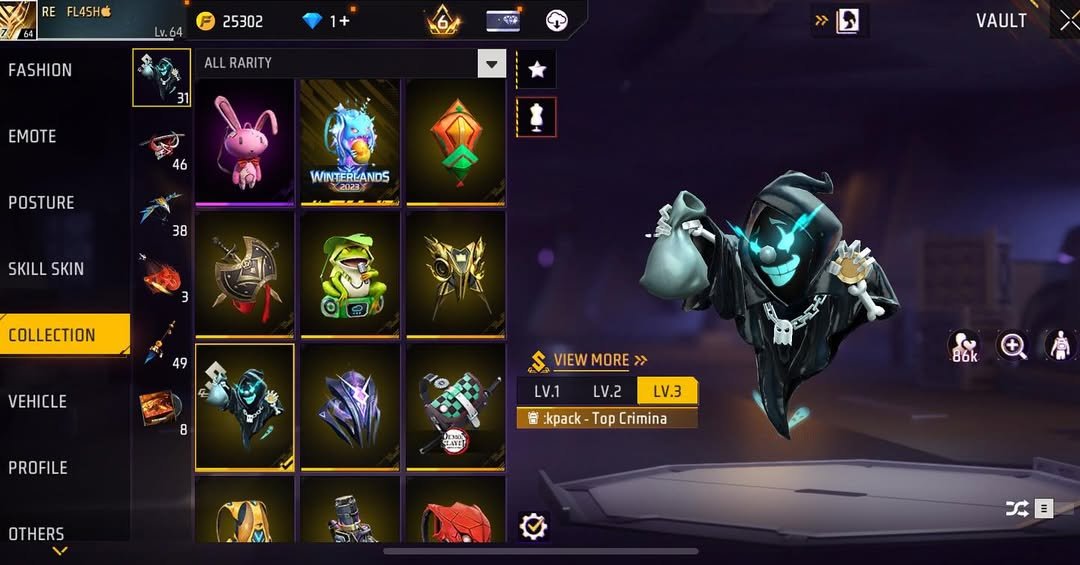
Task: Click the magnifier zoom preview icon
Action: [1013, 346]
